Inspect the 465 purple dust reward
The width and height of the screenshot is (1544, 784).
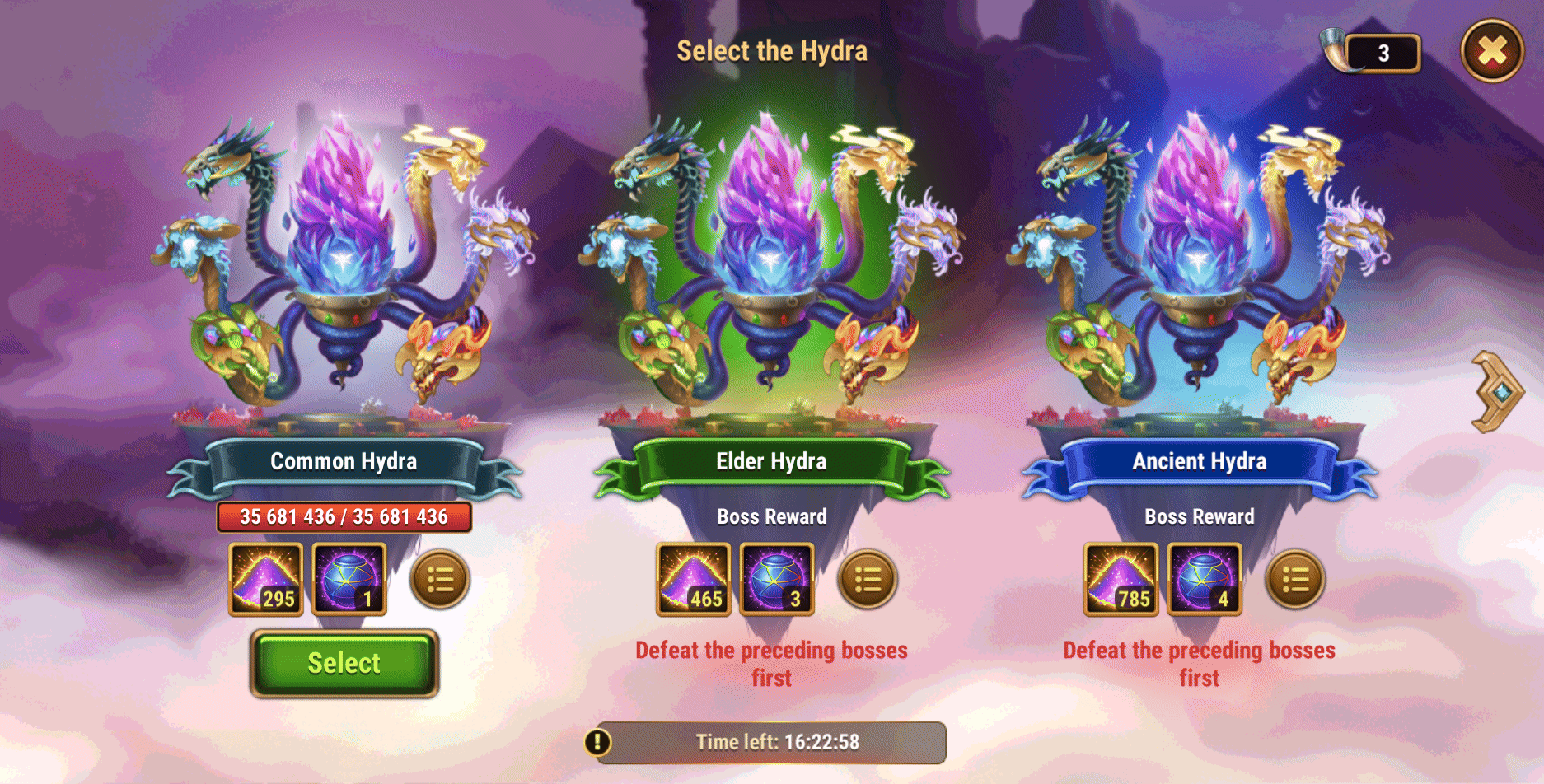tap(693, 579)
